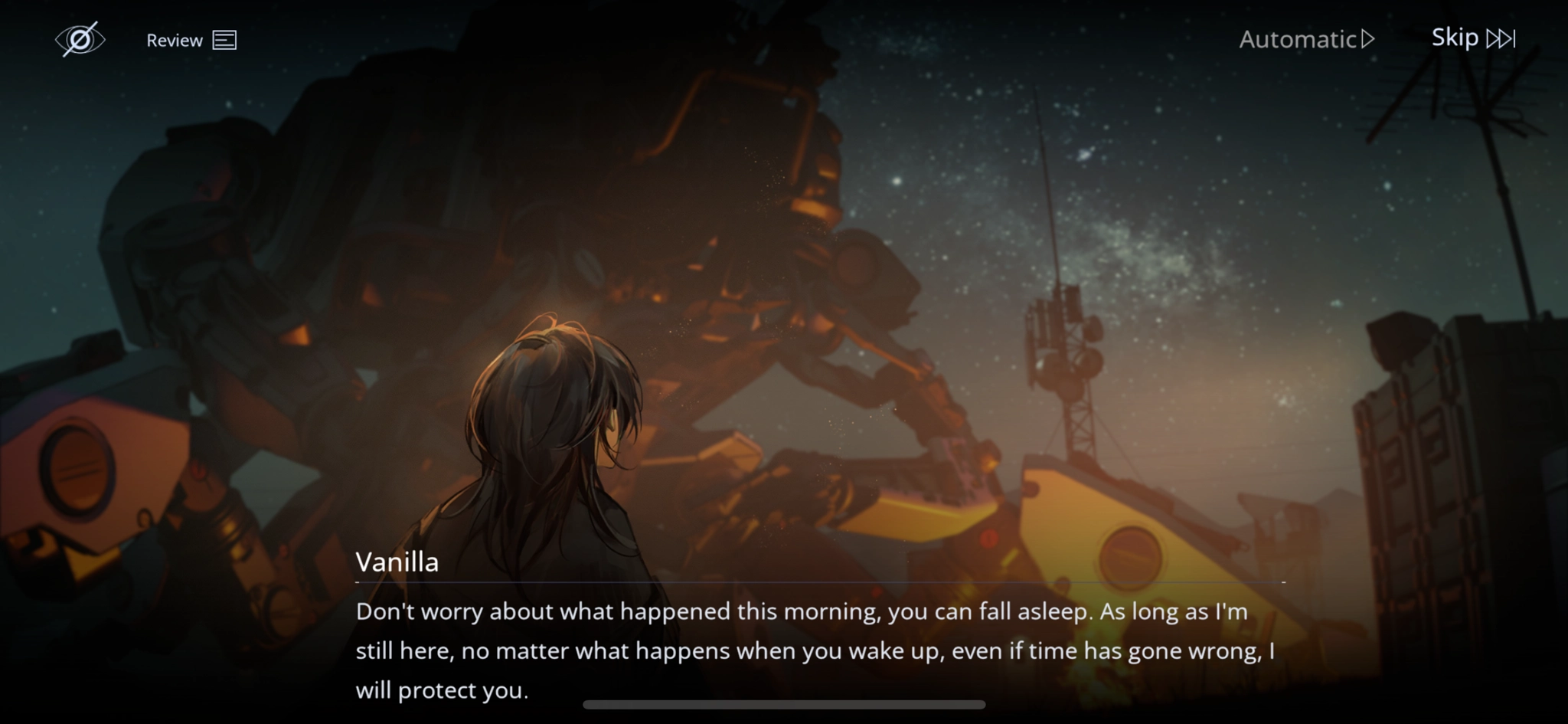1568x724 pixels.
Task: Click the speaker name Vanilla above the dialogue
Action: (x=397, y=562)
